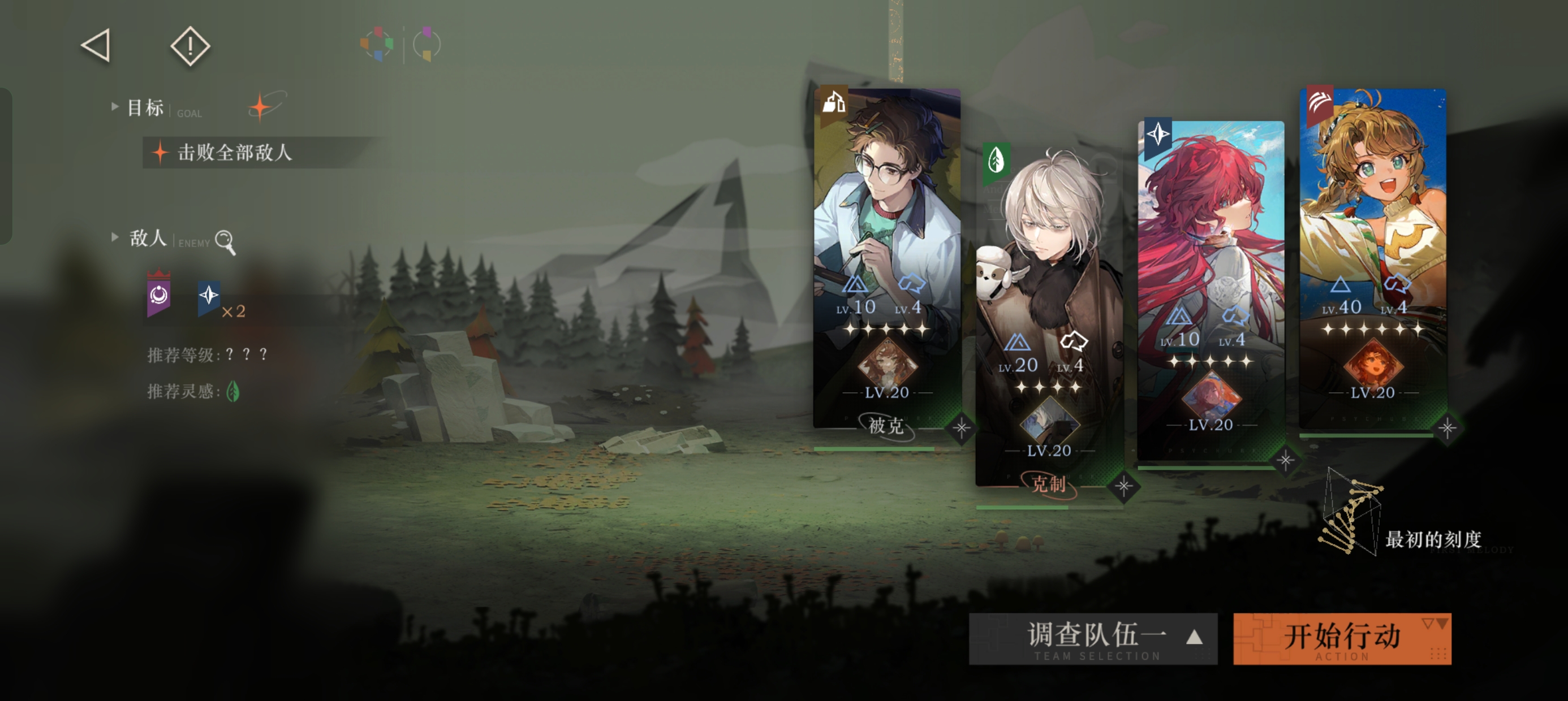Viewport: 1568px width, 701px height.
Task: Click the psychube on the glasses character card
Action: 886,365
